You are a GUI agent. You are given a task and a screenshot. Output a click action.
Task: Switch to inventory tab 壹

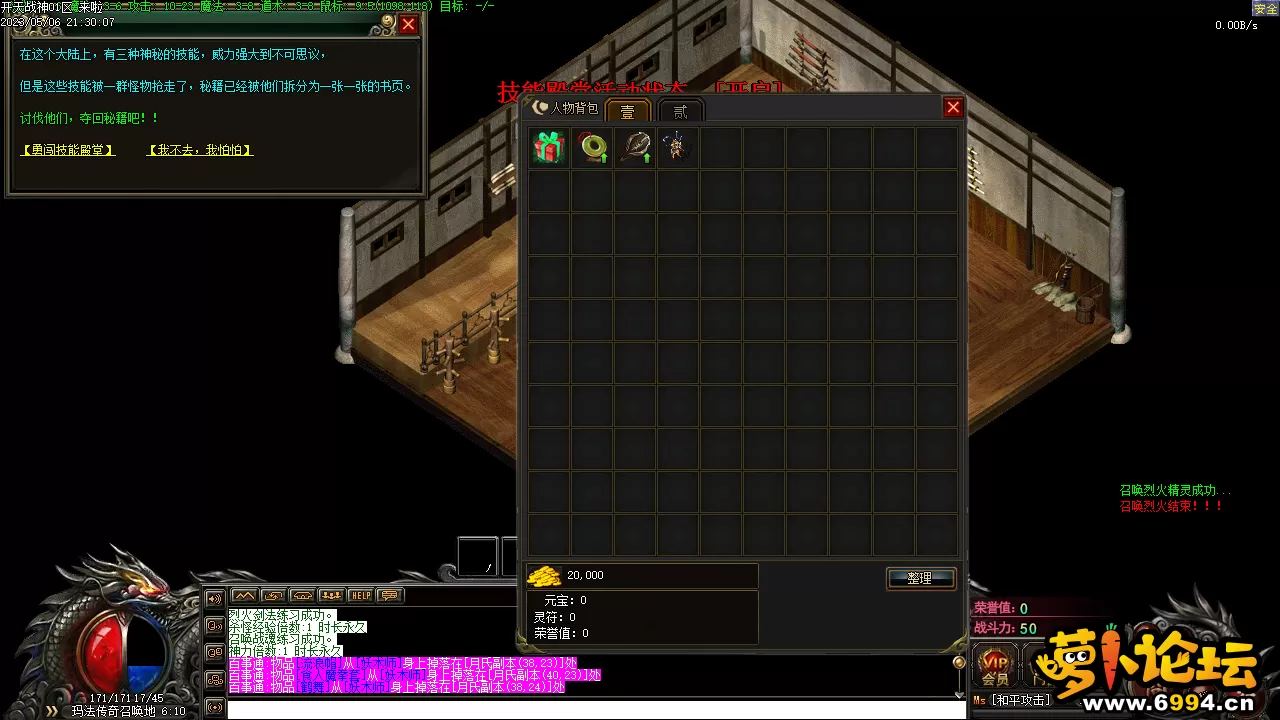(628, 111)
